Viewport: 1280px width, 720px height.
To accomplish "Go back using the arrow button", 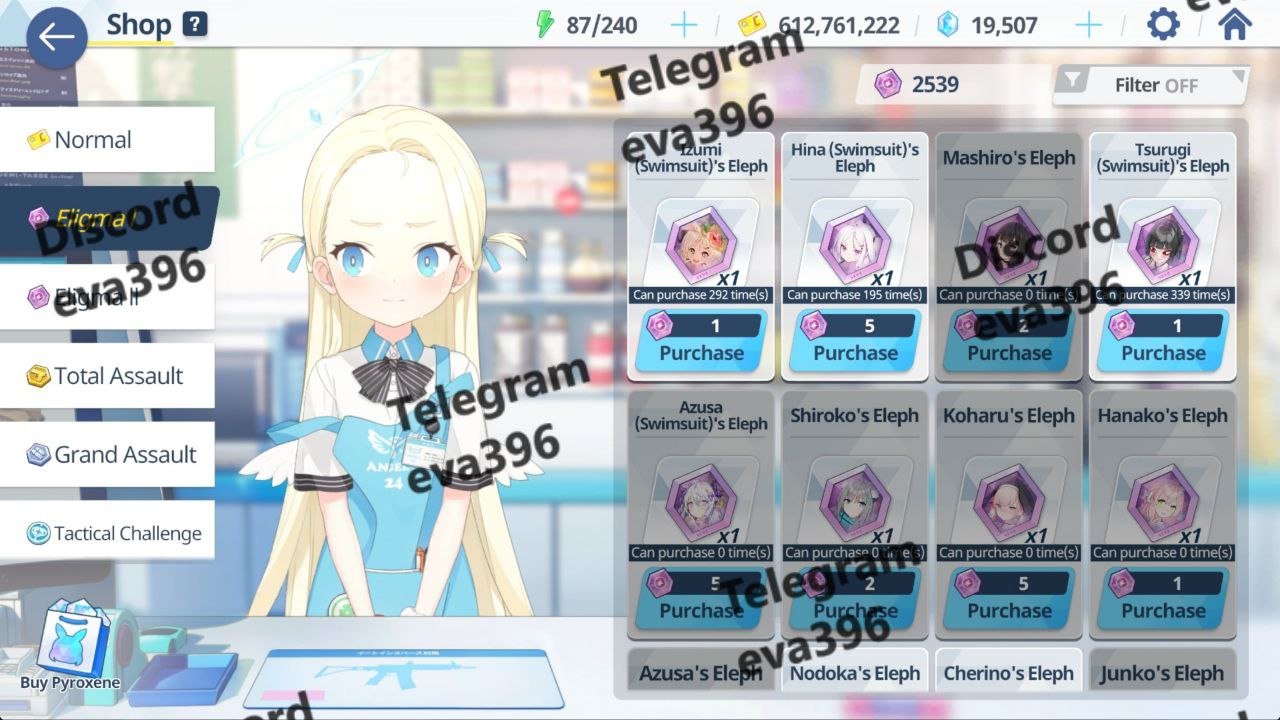I will point(57,38).
